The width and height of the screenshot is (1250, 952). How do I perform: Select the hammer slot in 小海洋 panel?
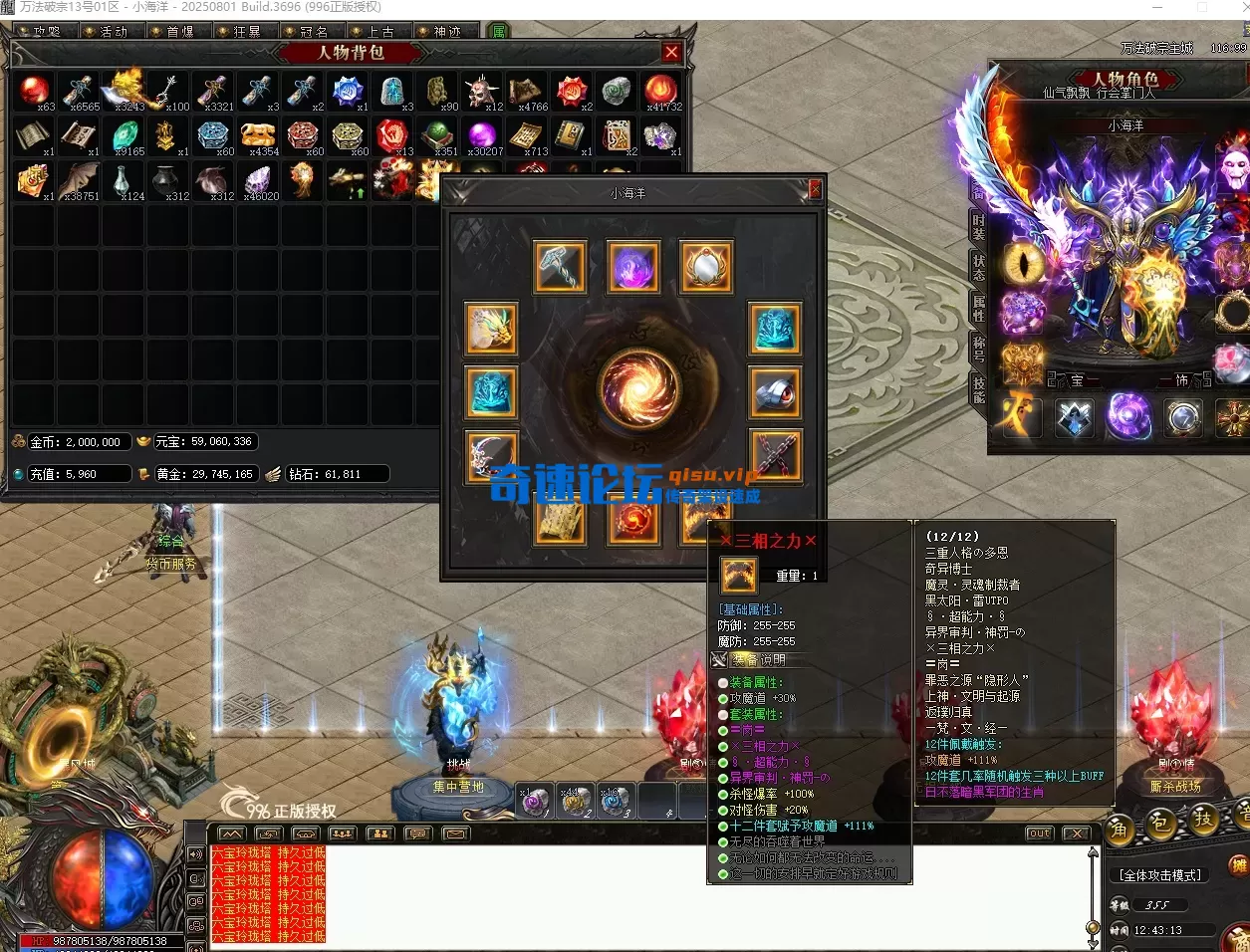[x=559, y=266]
